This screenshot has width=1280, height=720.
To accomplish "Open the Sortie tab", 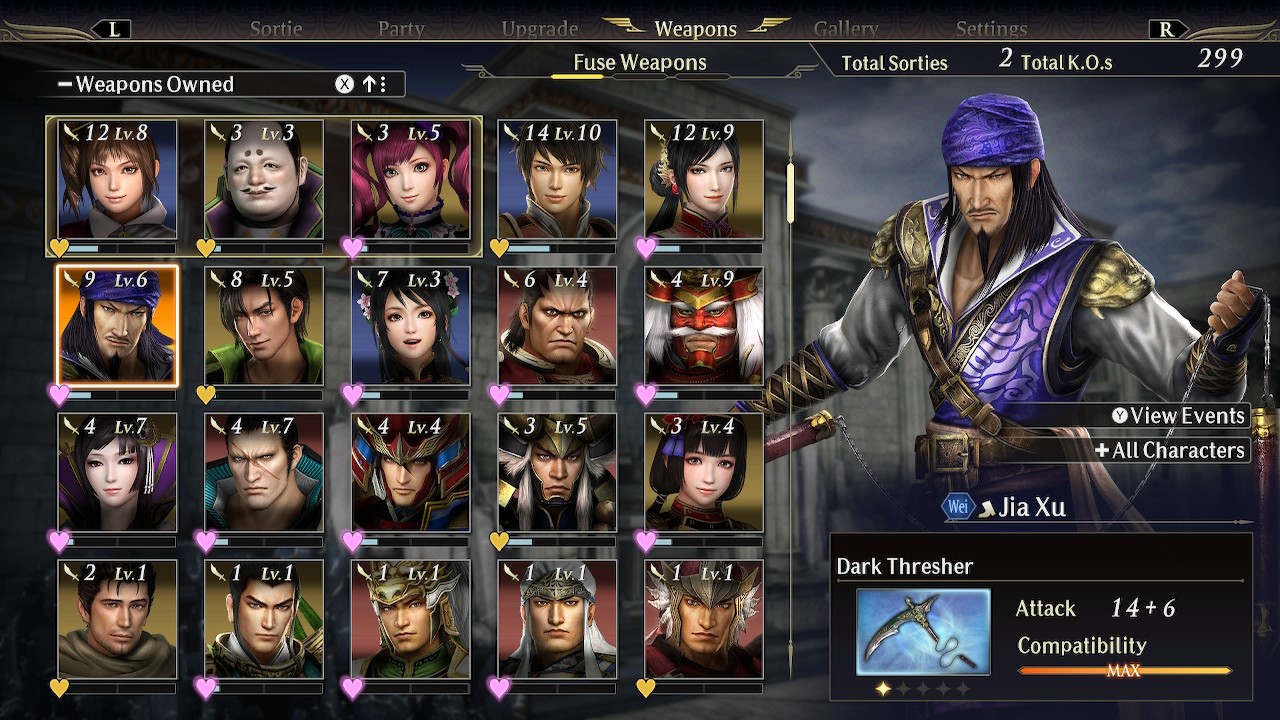I will coord(276,29).
